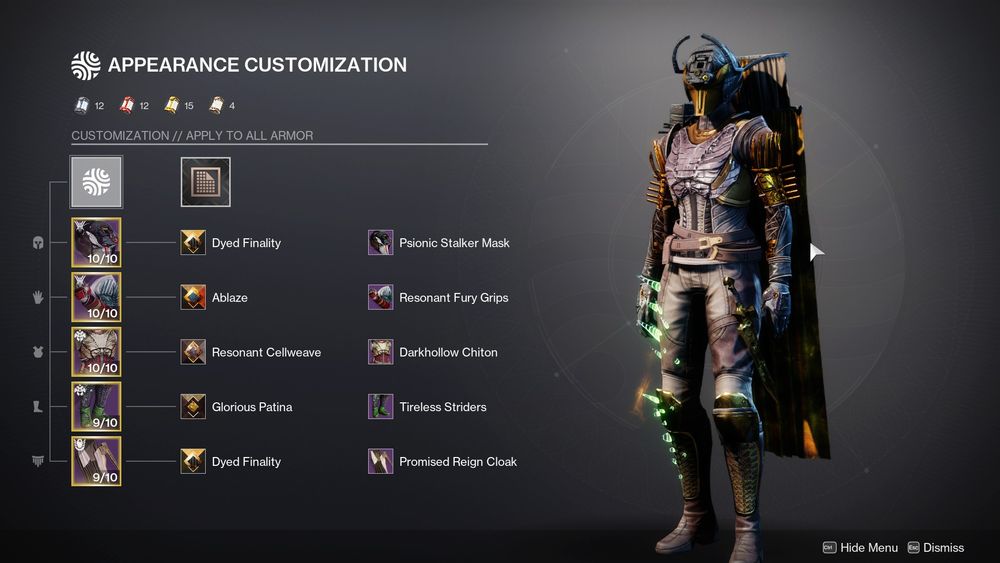1000x563 pixels.
Task: Select the gauntlets armor slot
Action: coord(96,297)
